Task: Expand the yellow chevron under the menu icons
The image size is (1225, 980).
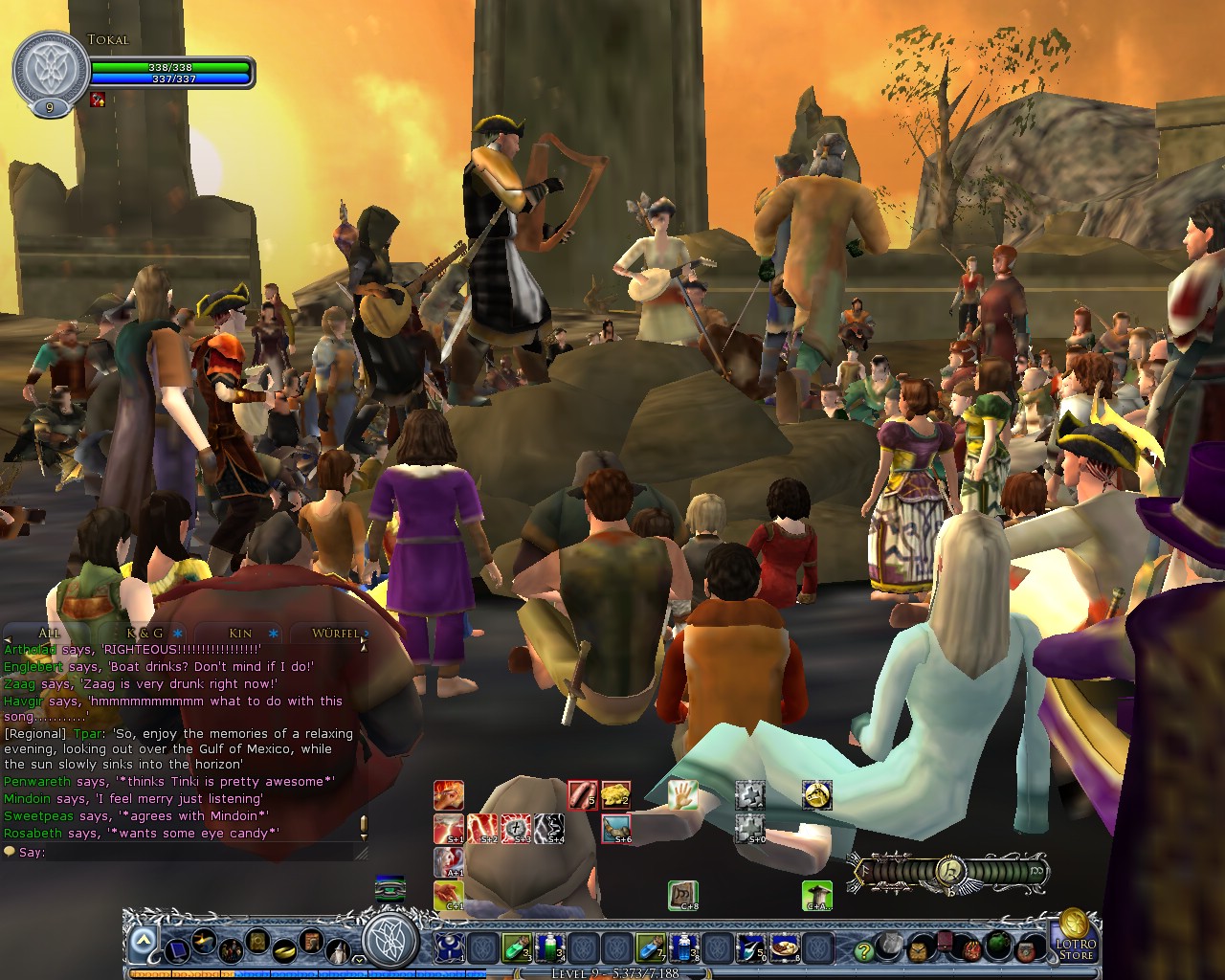Action: coord(359,958)
